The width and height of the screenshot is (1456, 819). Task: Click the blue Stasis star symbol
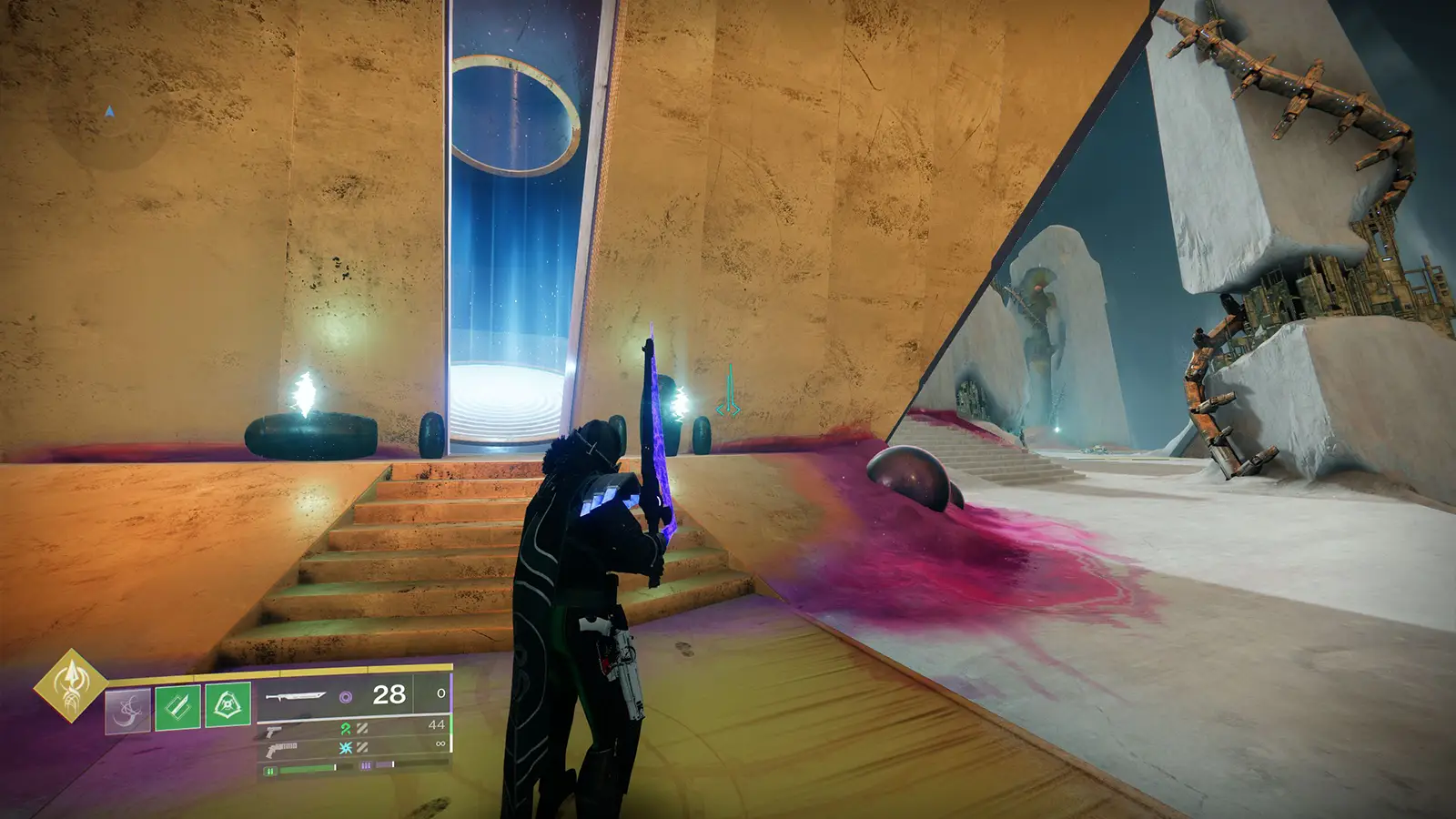tap(345, 747)
